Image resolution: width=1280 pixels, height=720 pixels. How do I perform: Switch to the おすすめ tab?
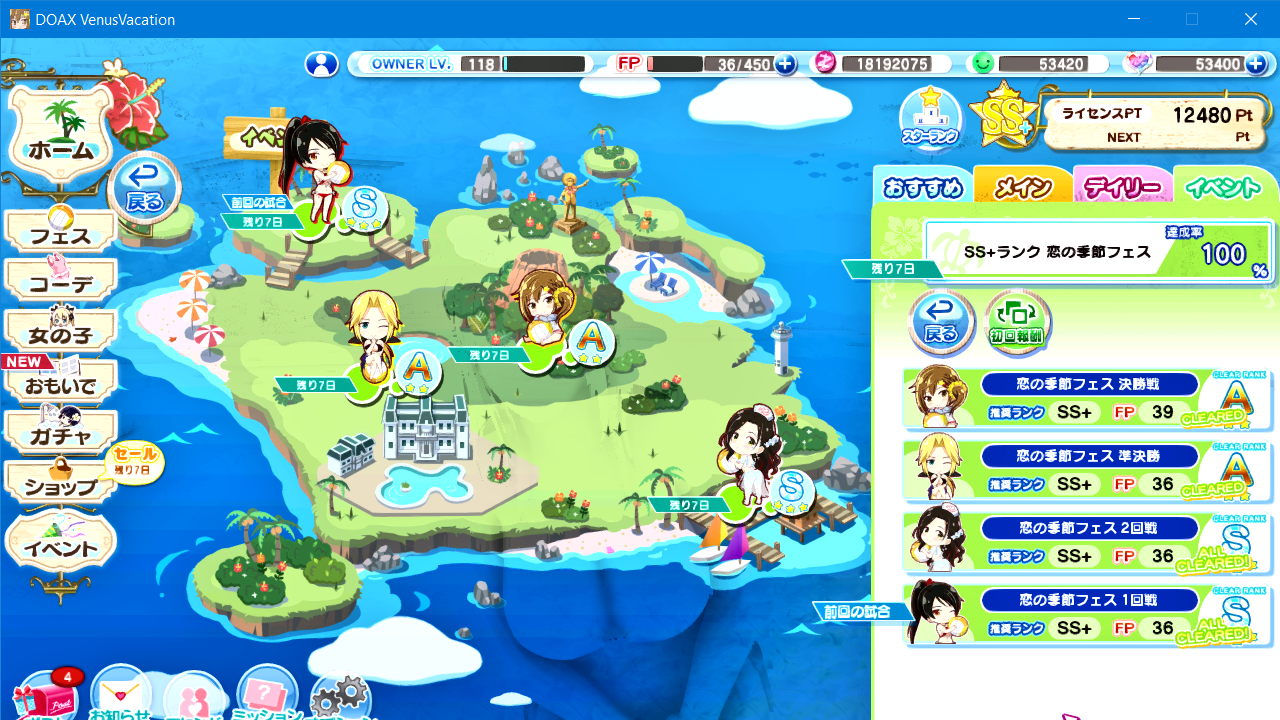(x=922, y=187)
